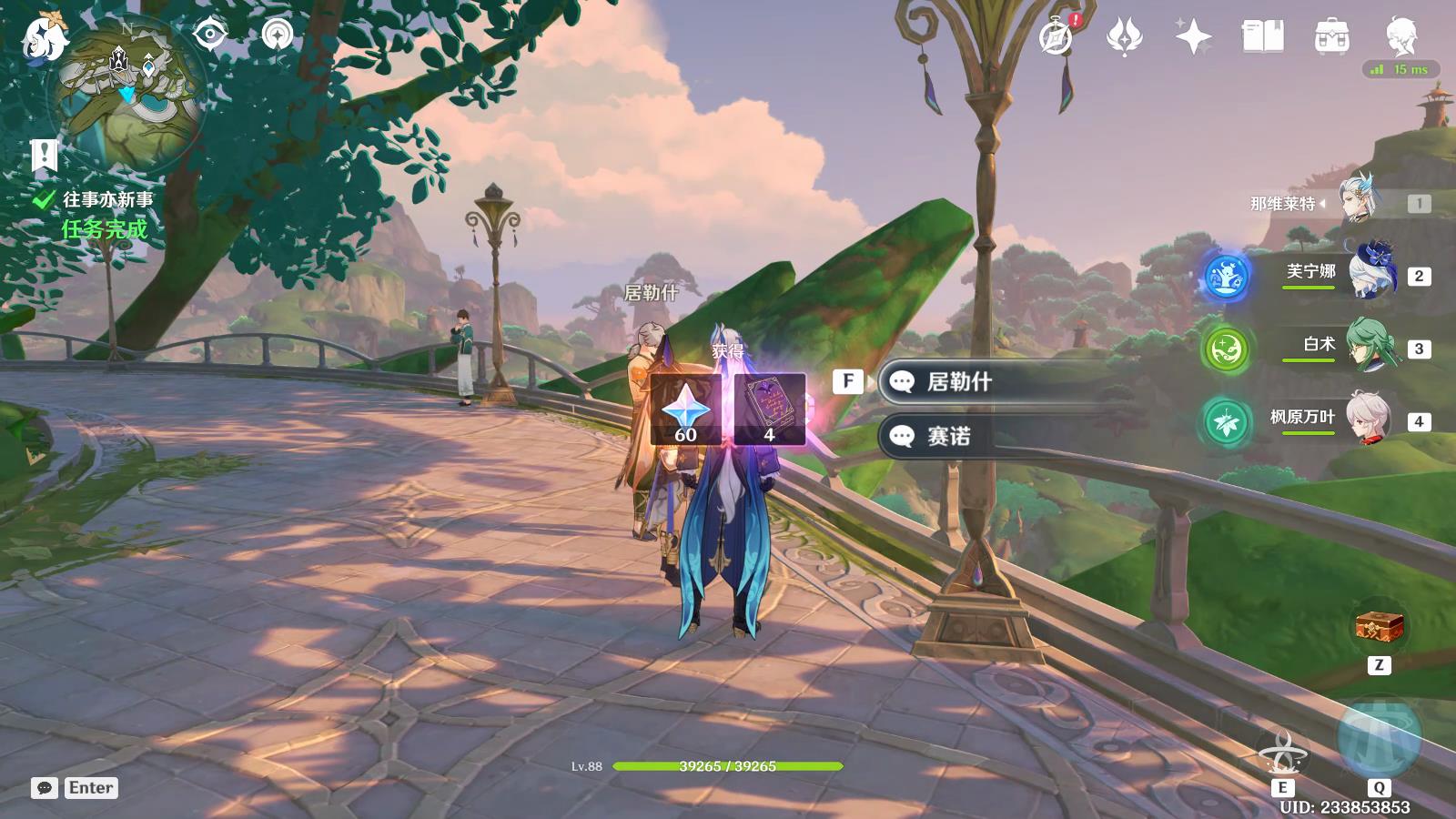This screenshot has width=1456, height=819.
Task: Open the inventory backpack icon
Action: pos(1331,37)
